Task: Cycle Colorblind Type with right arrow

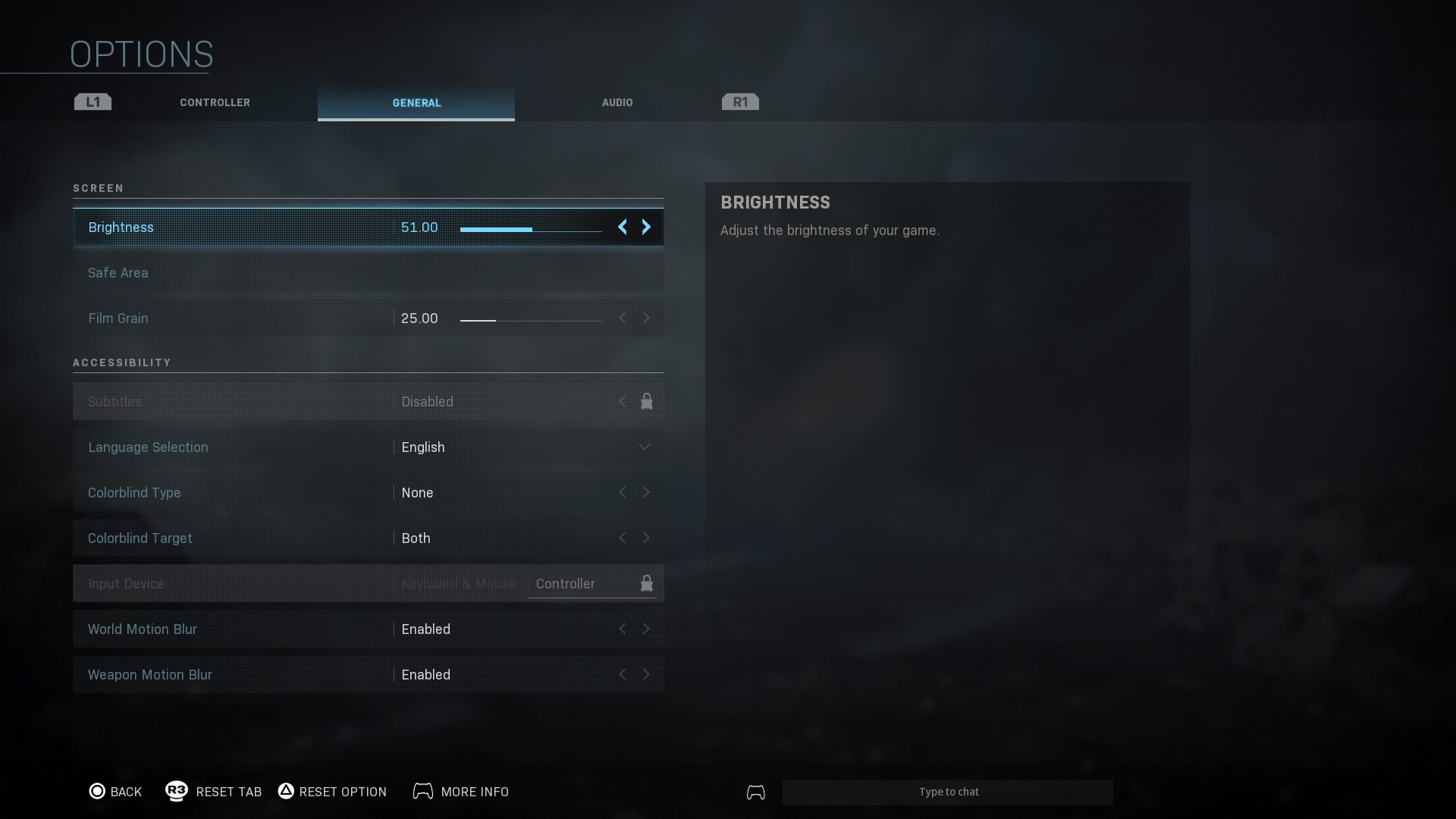Action: 646,492
